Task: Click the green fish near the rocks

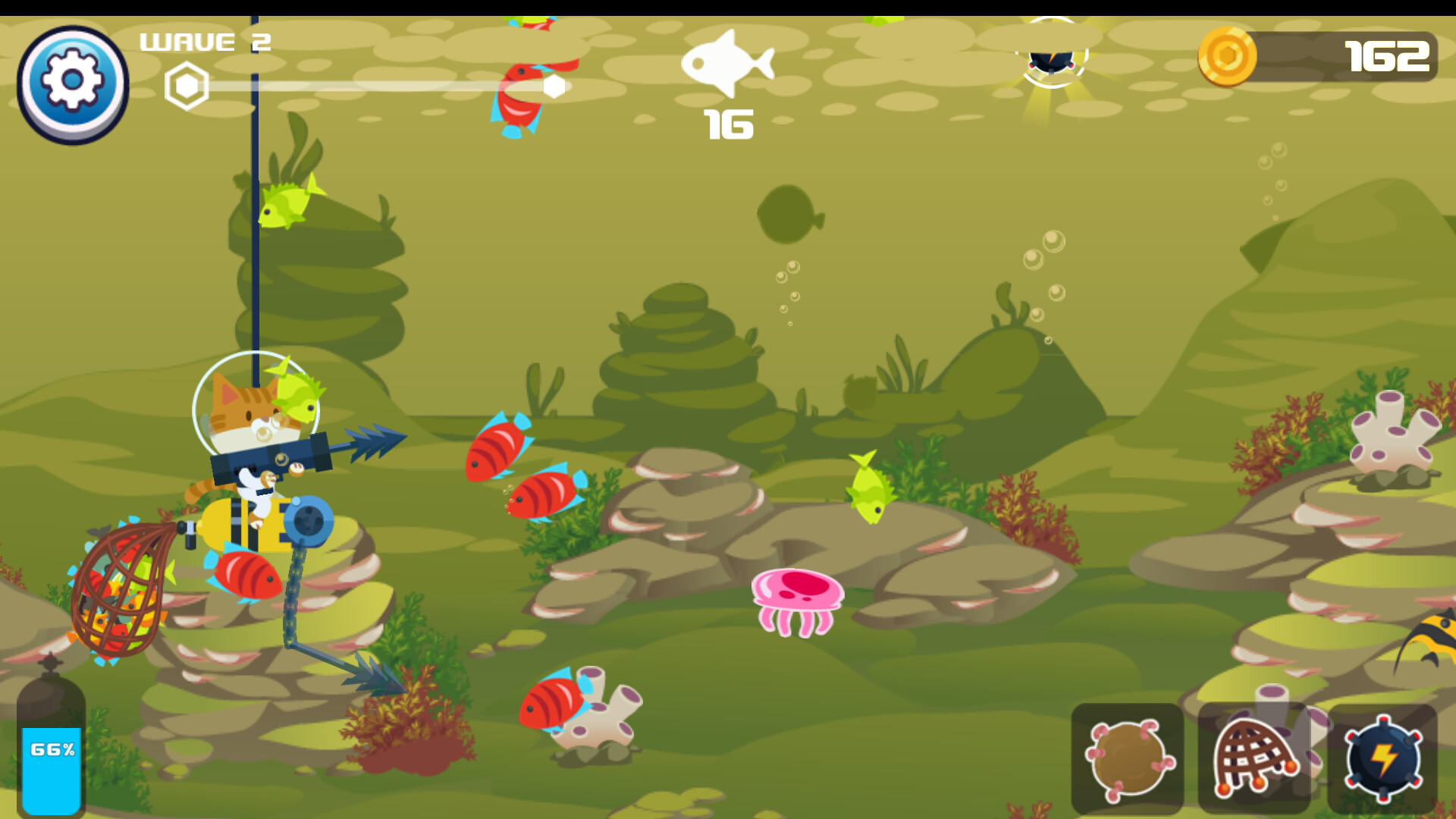Action: click(x=869, y=491)
